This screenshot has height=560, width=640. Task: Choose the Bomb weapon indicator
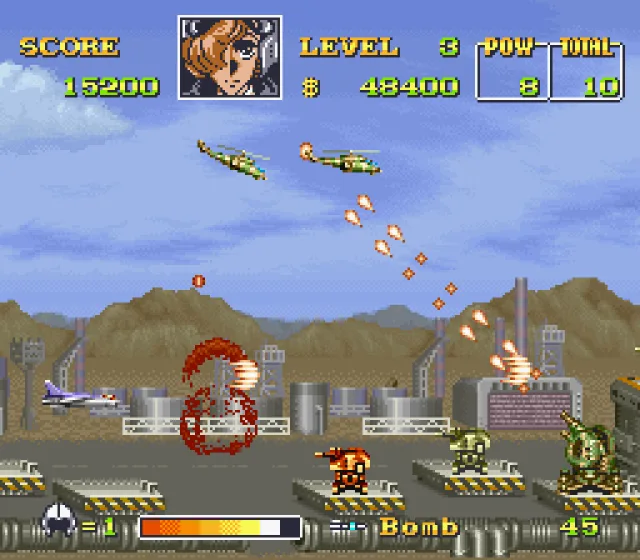(x=418, y=526)
